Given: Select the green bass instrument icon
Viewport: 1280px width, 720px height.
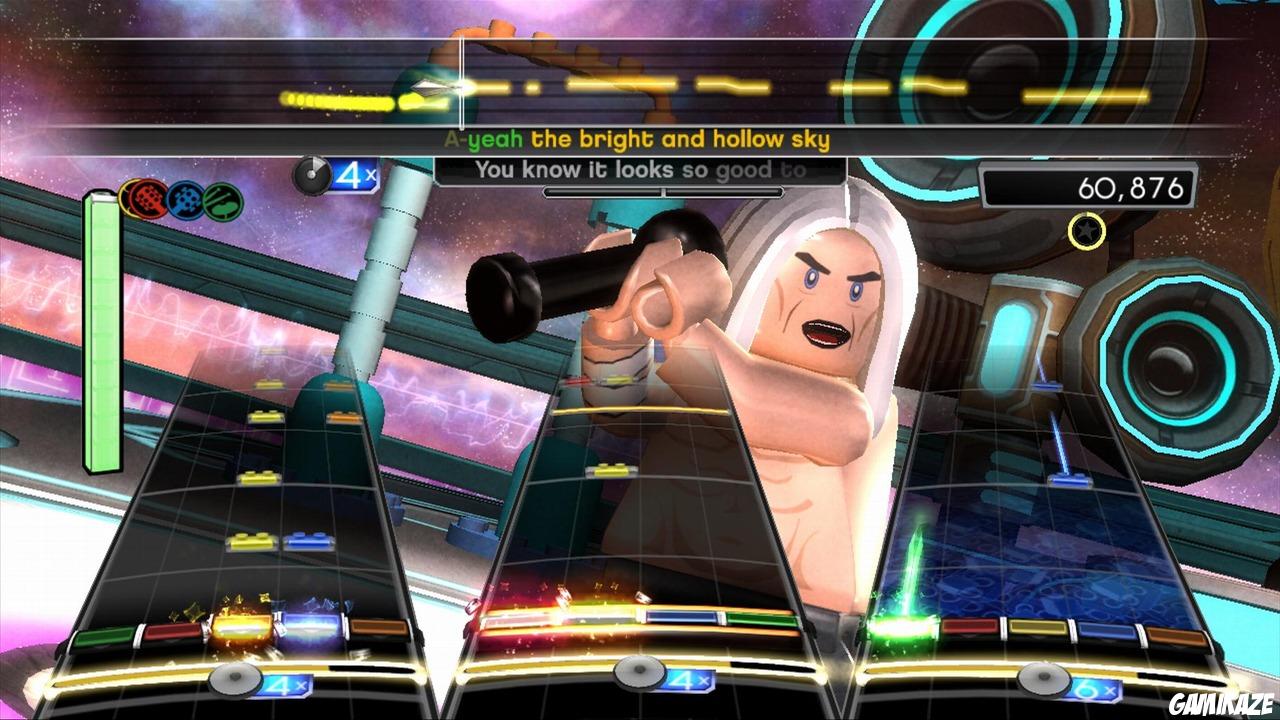Looking at the screenshot, I should click(x=220, y=204).
